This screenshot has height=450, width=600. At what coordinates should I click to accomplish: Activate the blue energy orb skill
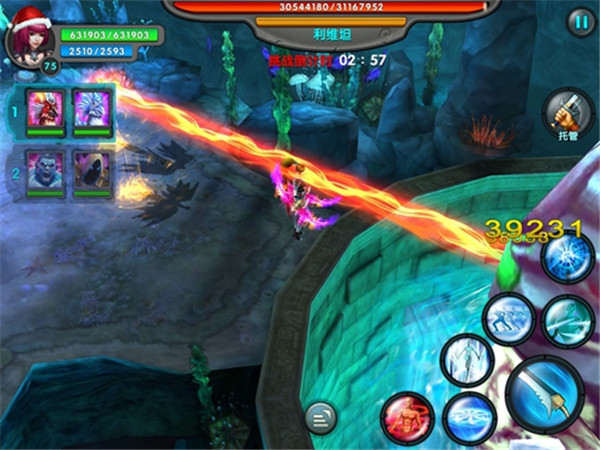[567, 258]
